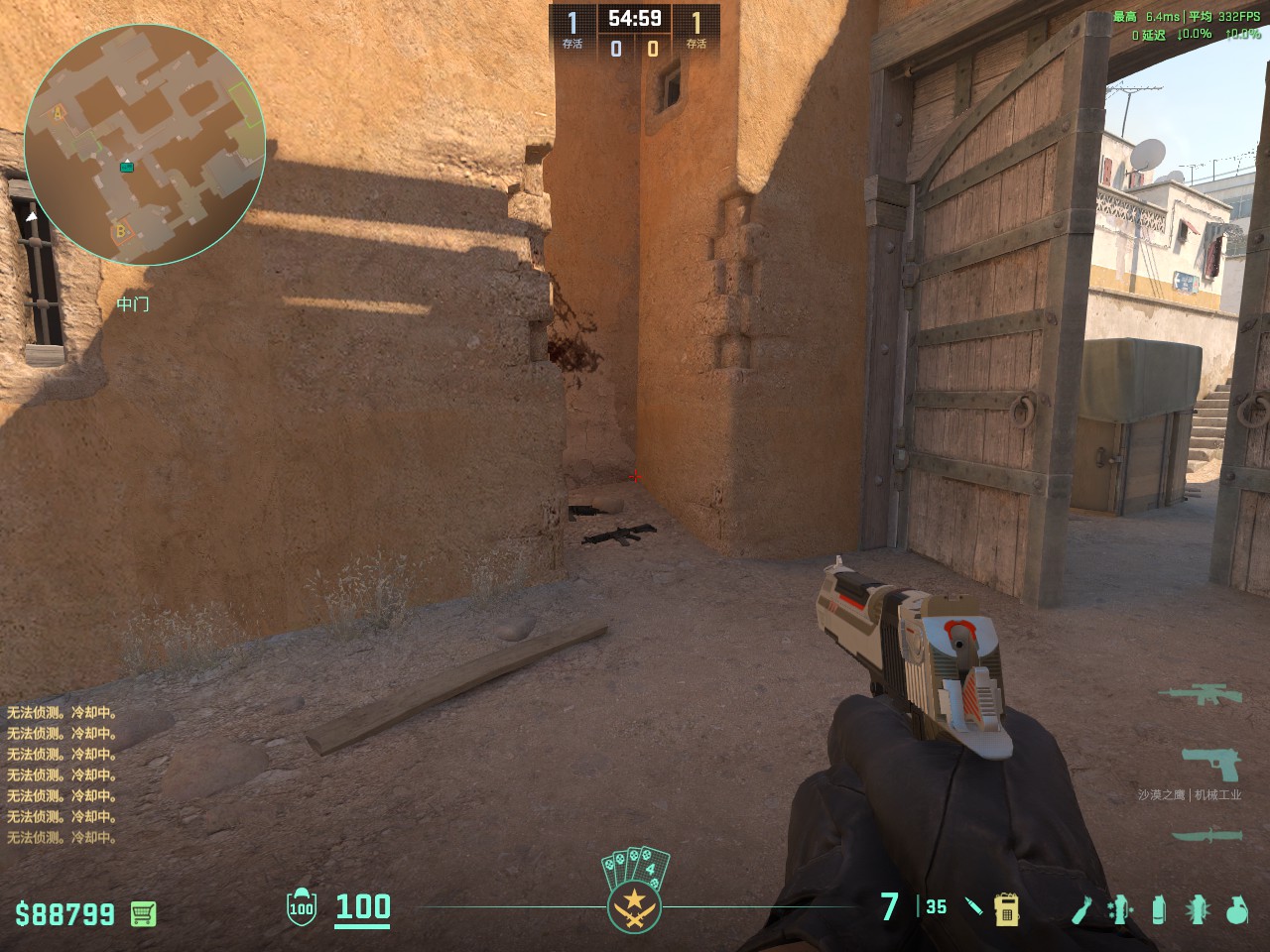The width and height of the screenshot is (1270, 952).
Task: Click the yellow C4 bomb icon
Action: [1007, 908]
